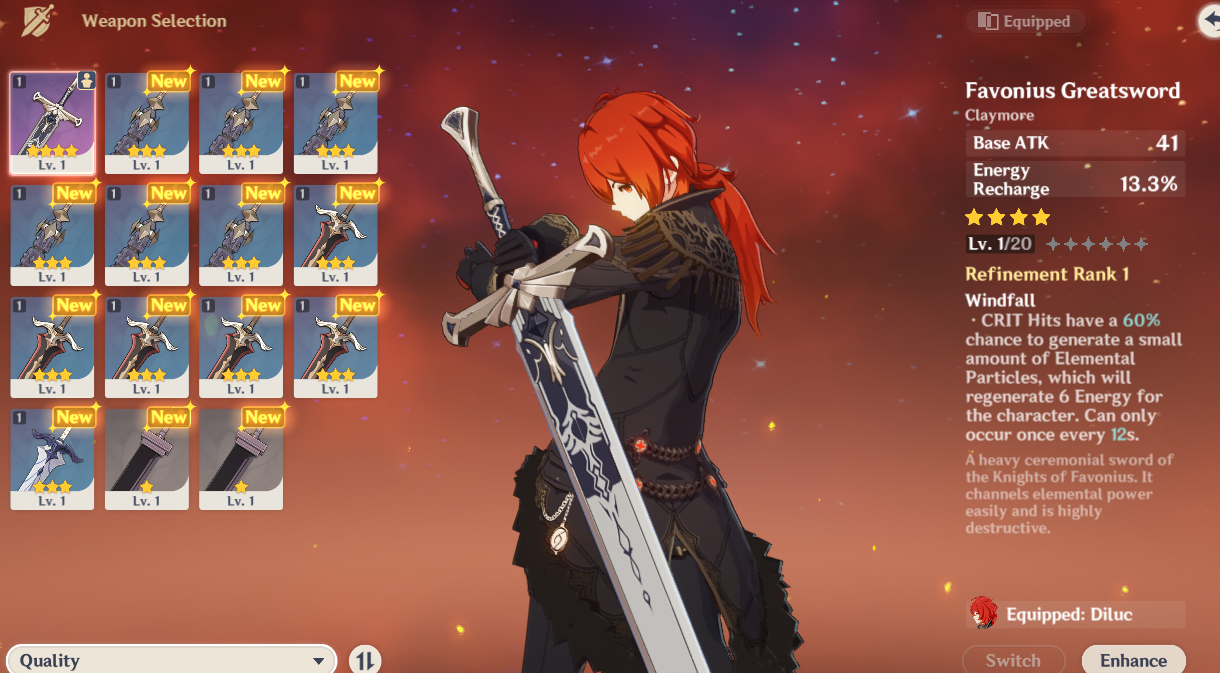Toggle the sort order arrows button
Image resolution: width=1220 pixels, height=673 pixels.
(x=365, y=660)
